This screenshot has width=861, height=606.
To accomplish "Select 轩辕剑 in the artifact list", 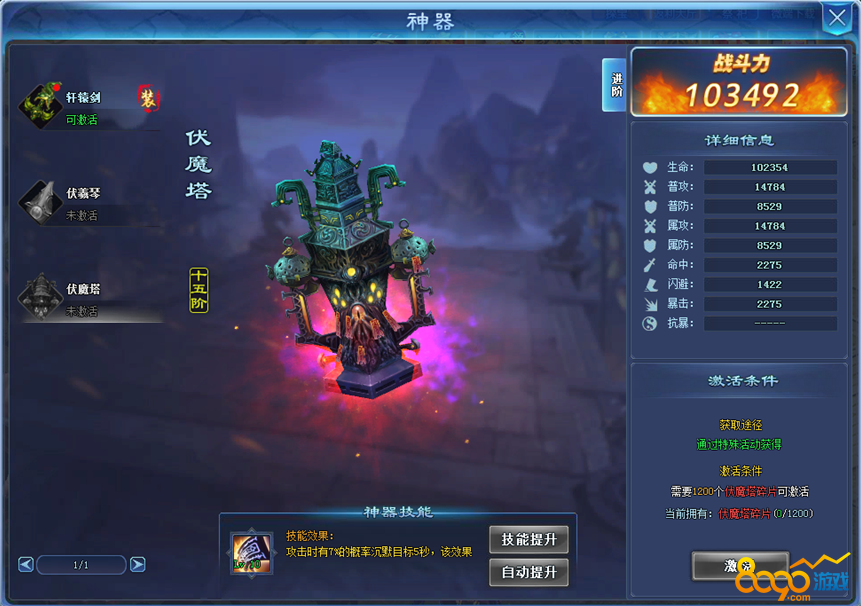I will 88,106.
